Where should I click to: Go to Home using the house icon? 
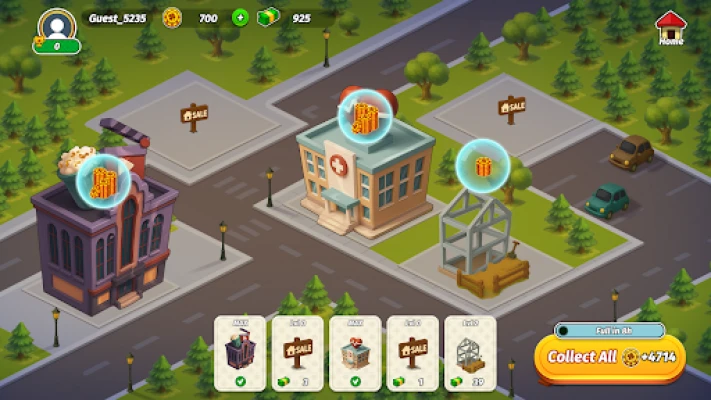pos(671,27)
